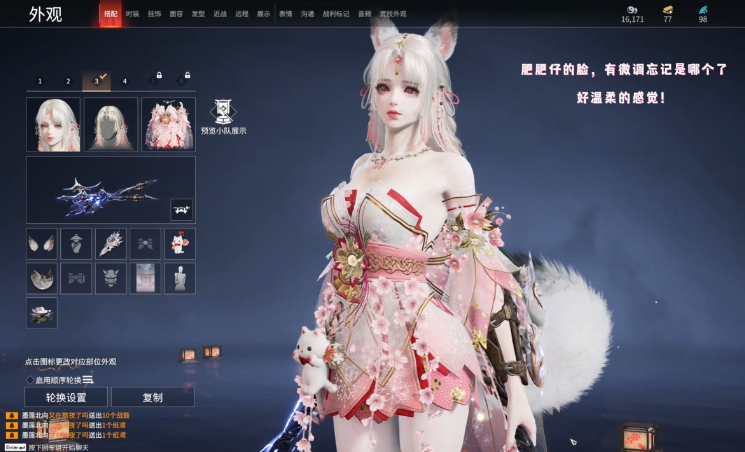
Task: Open the hairstyle appearance slot
Action: [111, 124]
